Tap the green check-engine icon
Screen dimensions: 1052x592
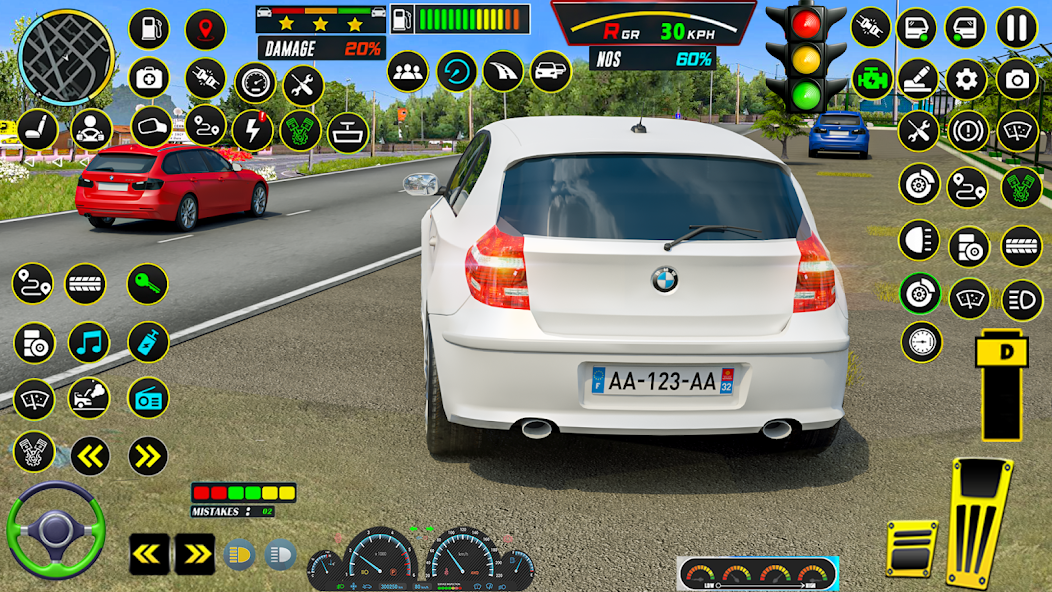(872, 79)
